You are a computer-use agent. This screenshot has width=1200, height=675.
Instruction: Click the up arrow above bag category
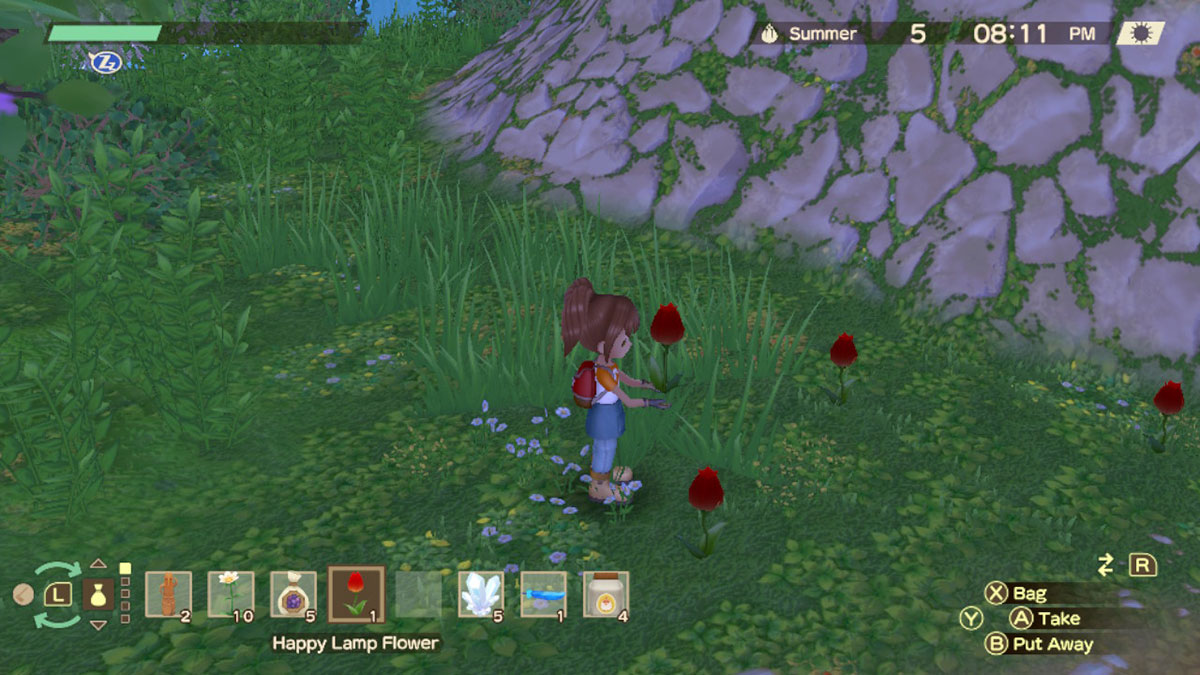click(x=98, y=564)
